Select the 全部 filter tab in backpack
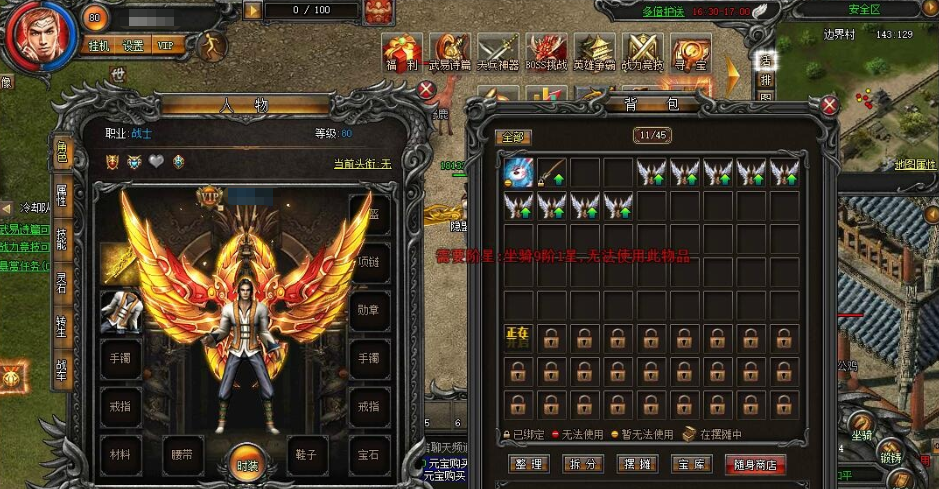This screenshot has height=489, width=939. click(x=513, y=136)
